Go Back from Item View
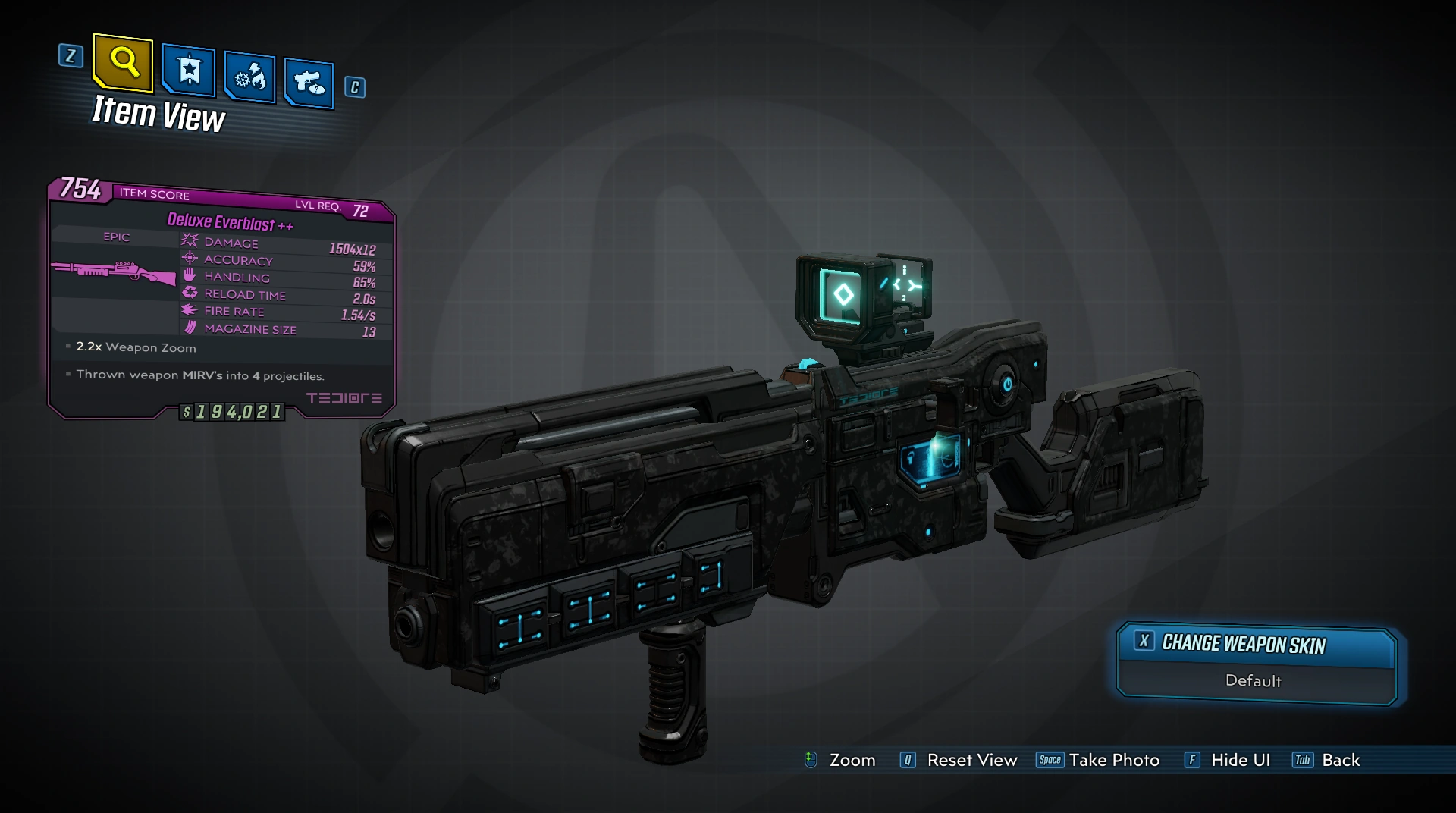1456x813 pixels. pos(1327,760)
